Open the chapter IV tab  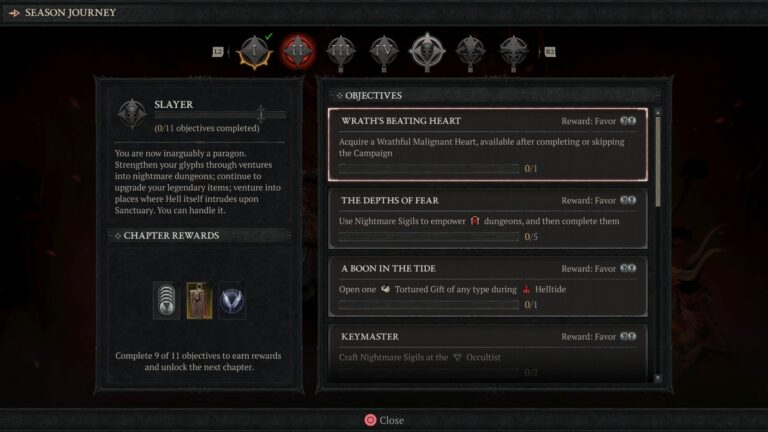click(384, 50)
